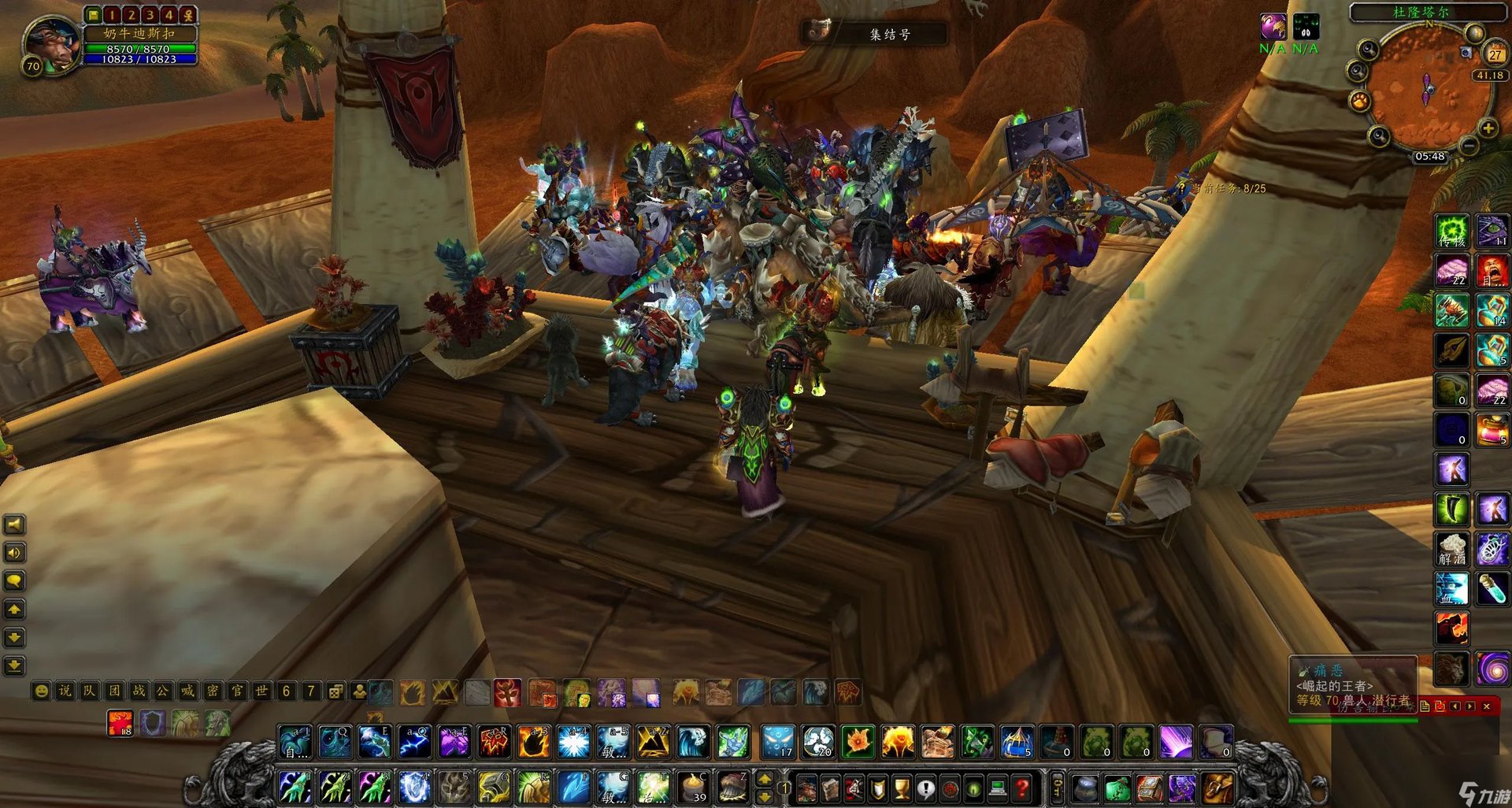Open the emote smiley face button

coord(41,691)
